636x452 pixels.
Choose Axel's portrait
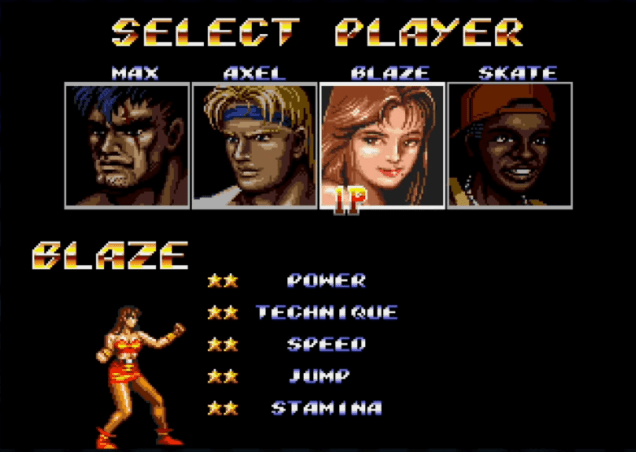coord(254,145)
